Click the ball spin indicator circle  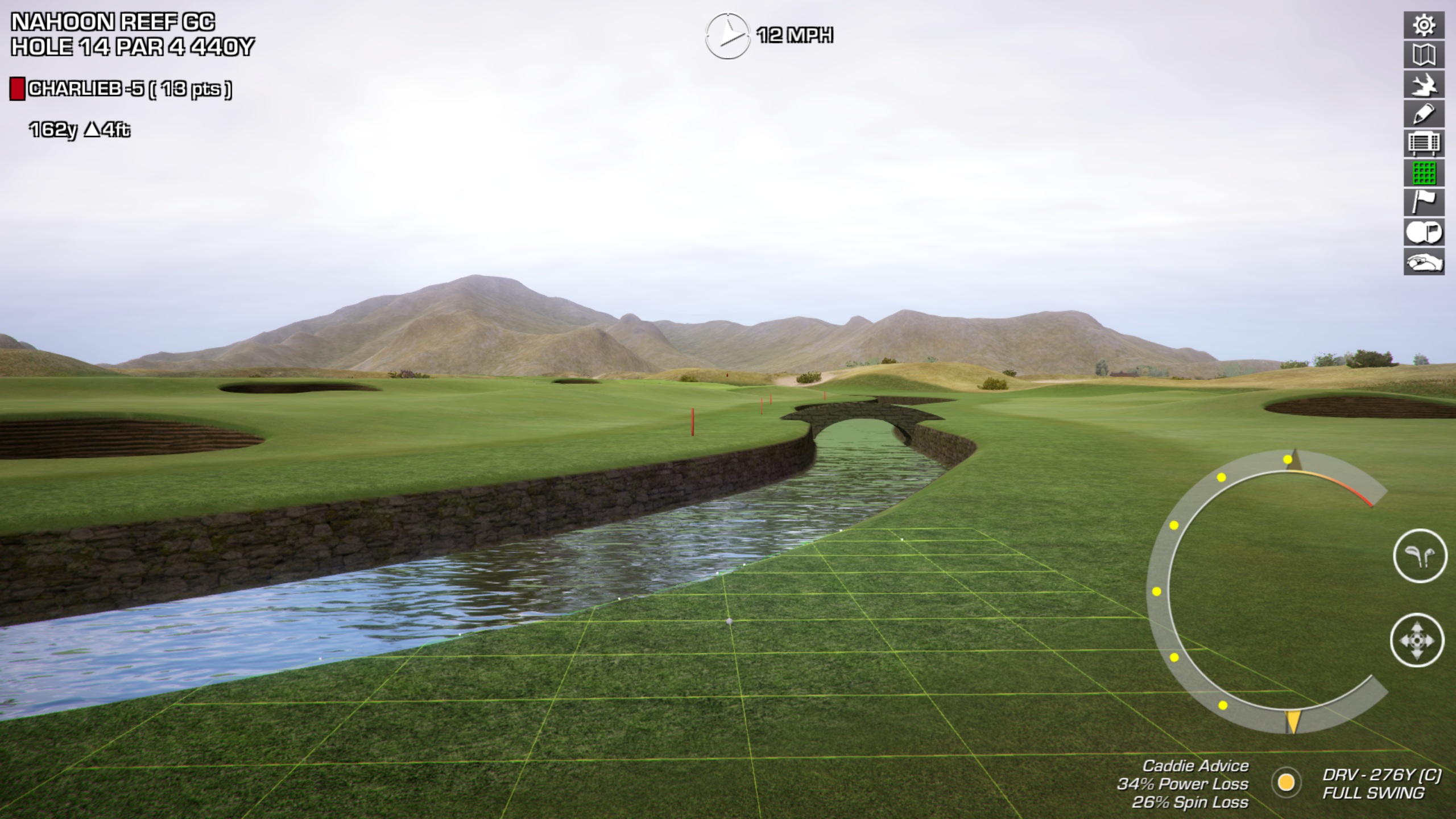1286,783
